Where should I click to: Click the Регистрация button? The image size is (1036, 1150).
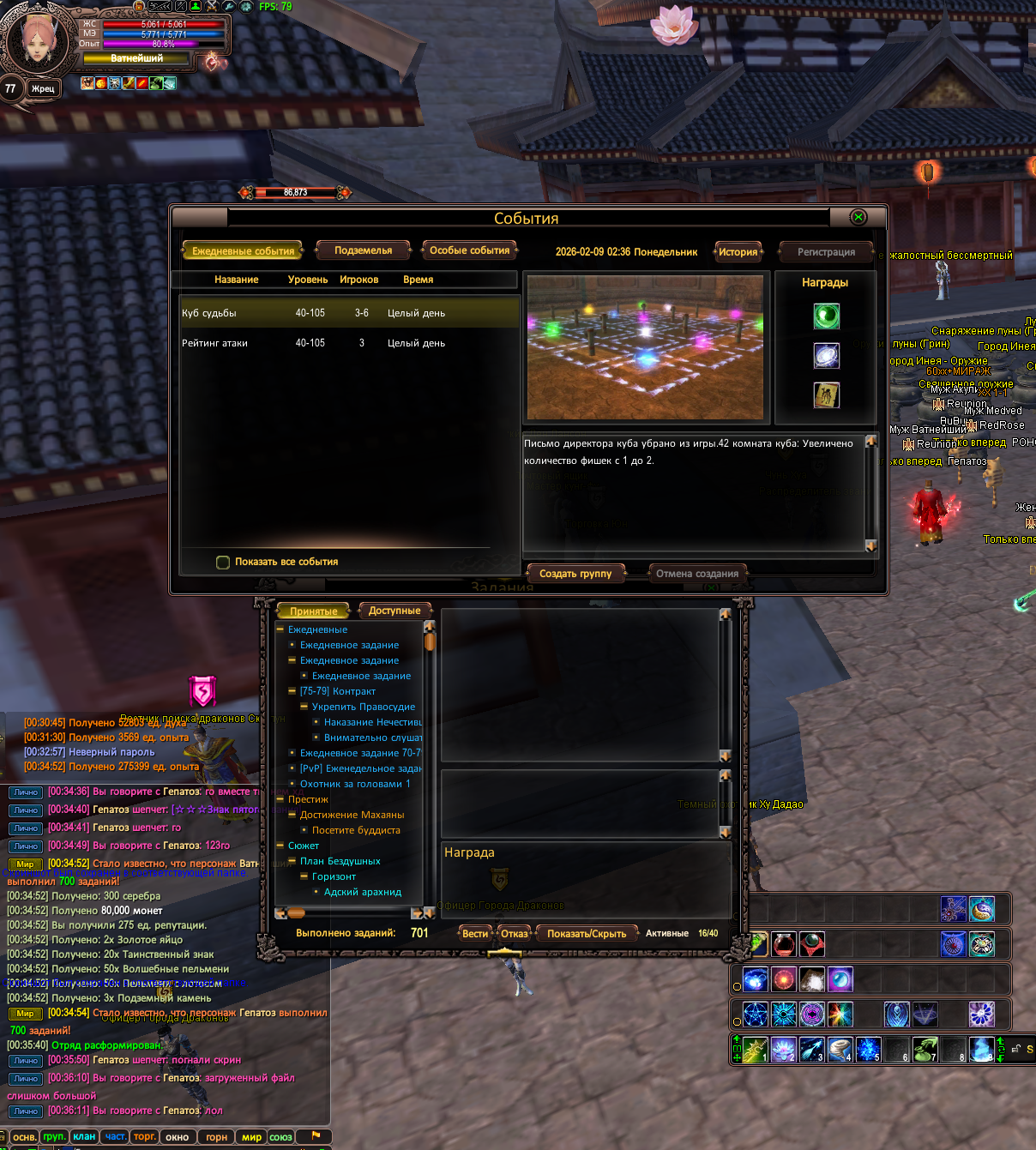pos(825,252)
